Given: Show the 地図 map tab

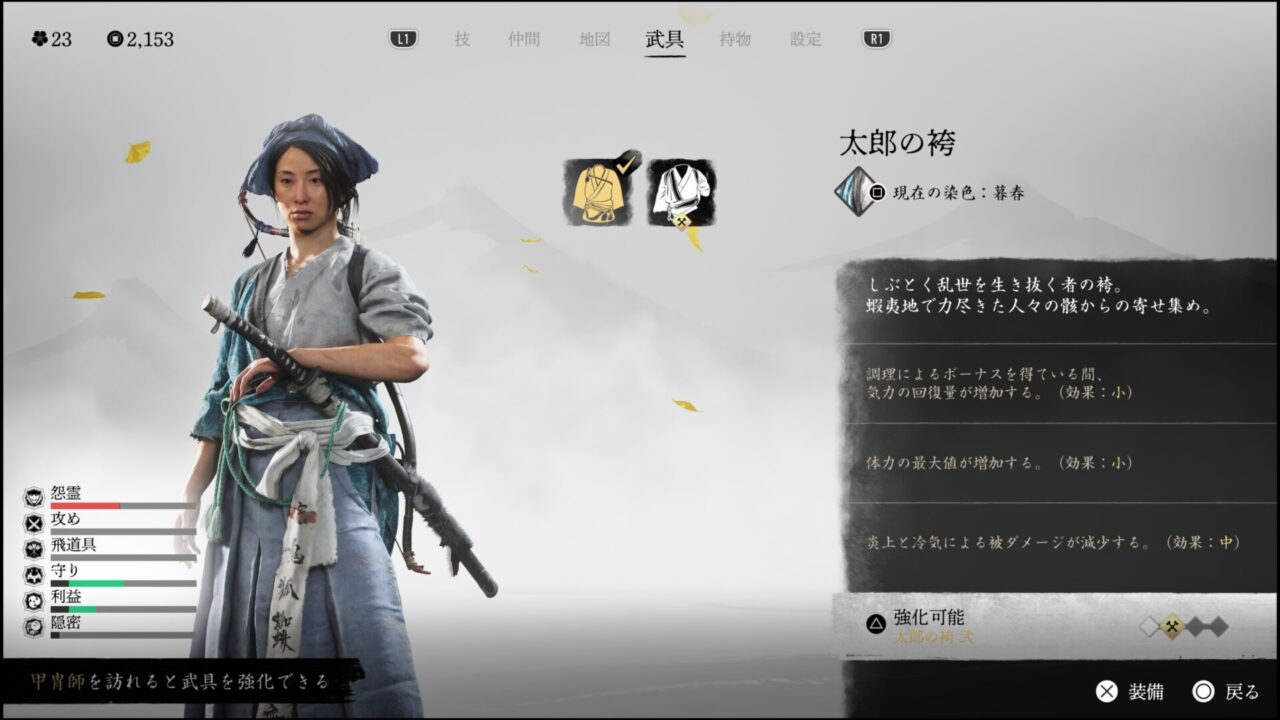Looking at the screenshot, I should click(594, 40).
